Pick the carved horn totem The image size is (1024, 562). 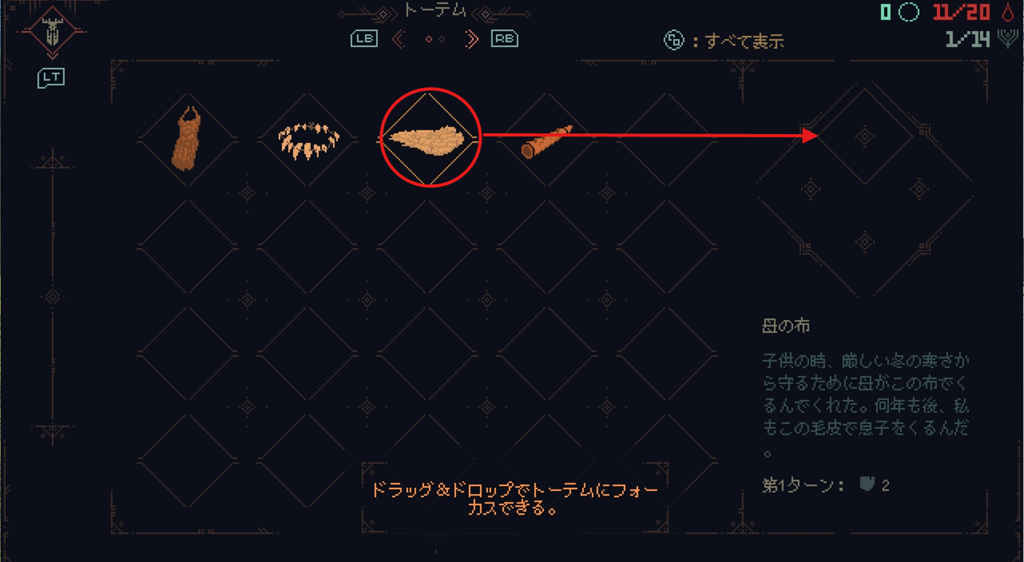[x=547, y=143]
